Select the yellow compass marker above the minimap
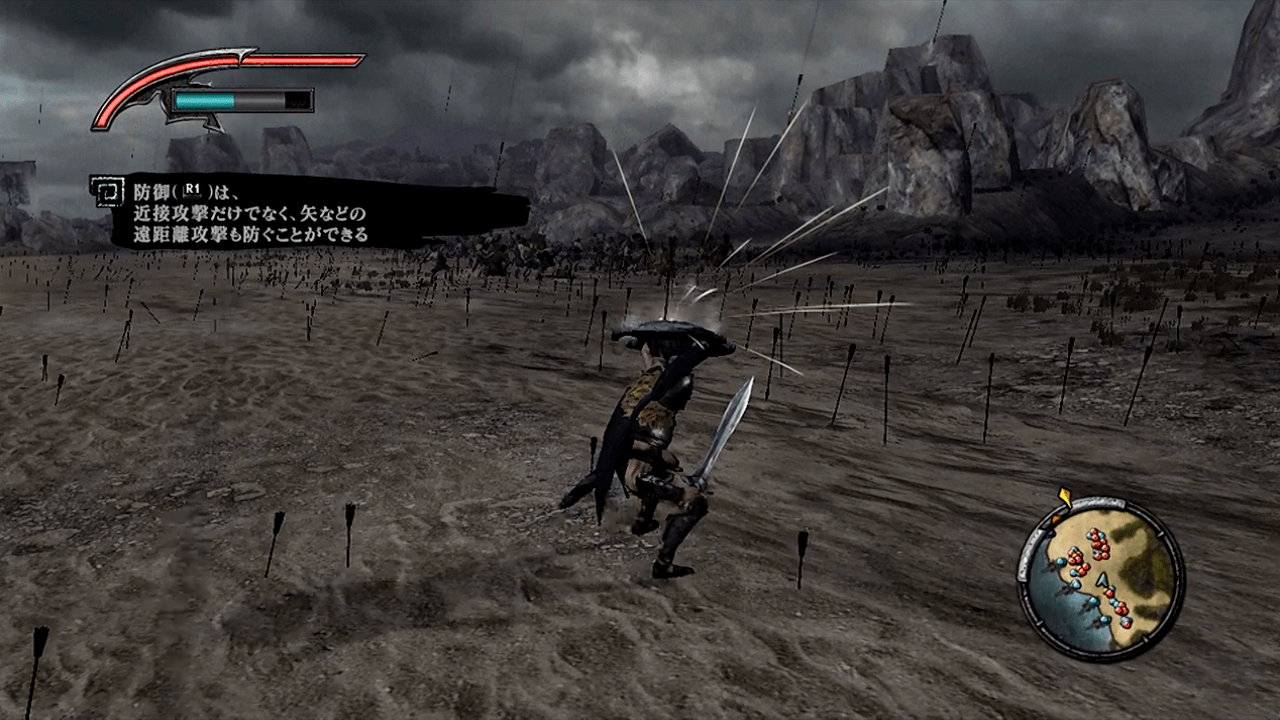Viewport: 1280px width, 720px height. (x=1064, y=497)
